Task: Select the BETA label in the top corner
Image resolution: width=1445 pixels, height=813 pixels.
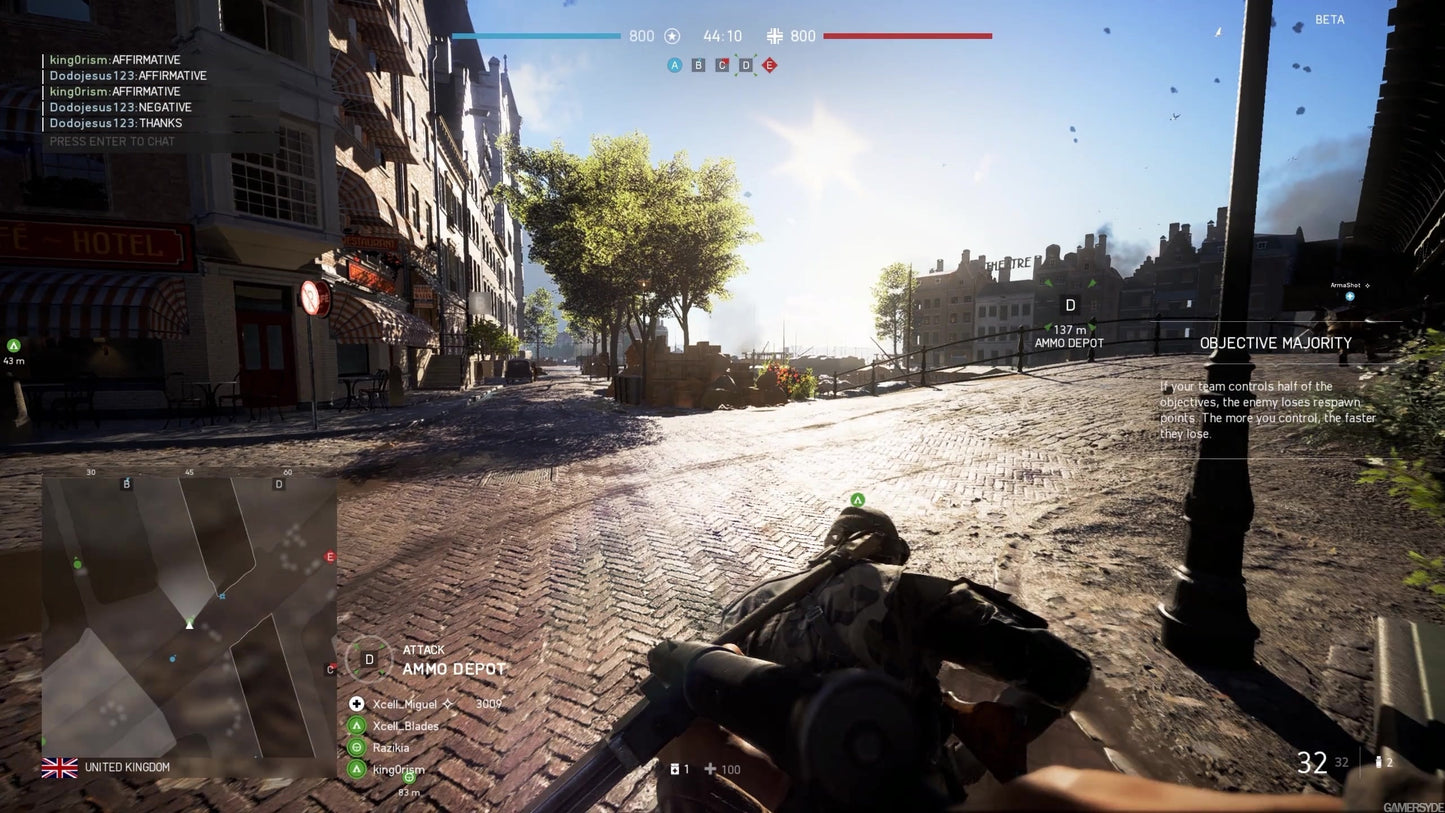Action: tap(1329, 19)
